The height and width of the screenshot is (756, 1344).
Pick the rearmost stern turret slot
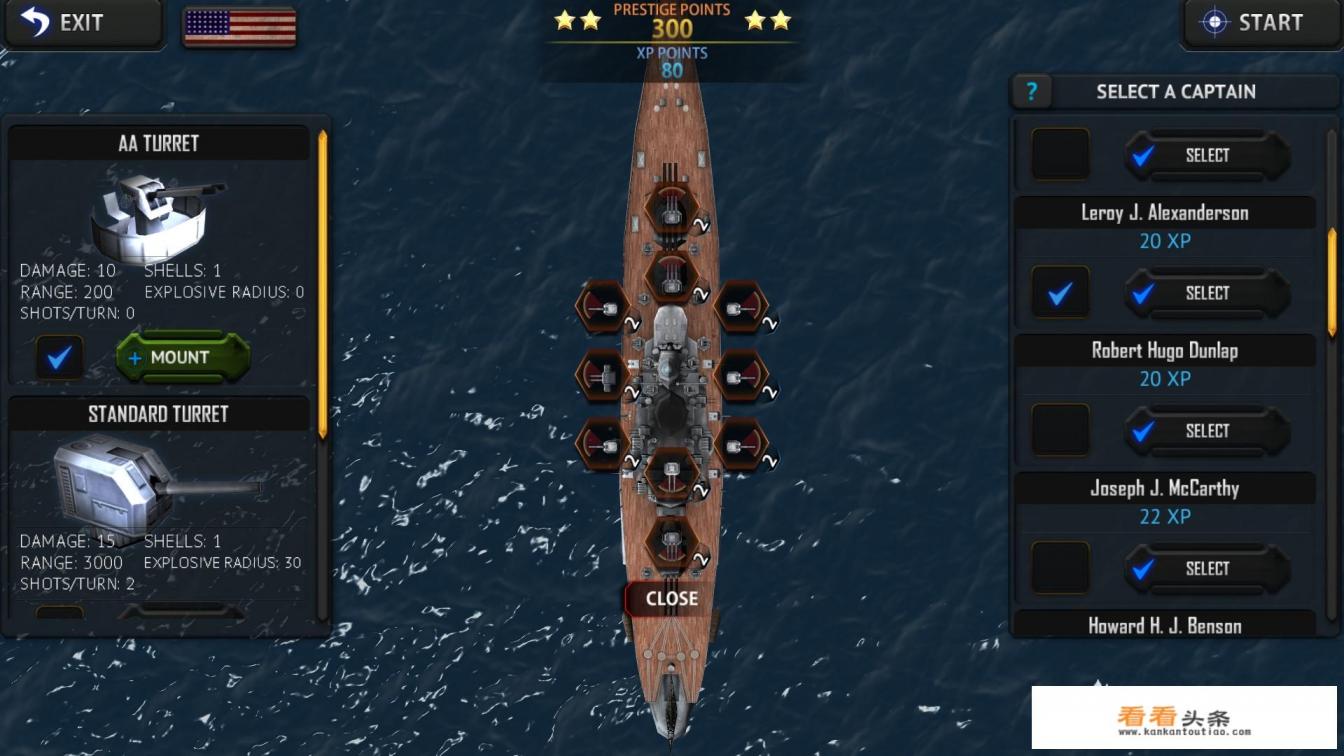(671, 542)
